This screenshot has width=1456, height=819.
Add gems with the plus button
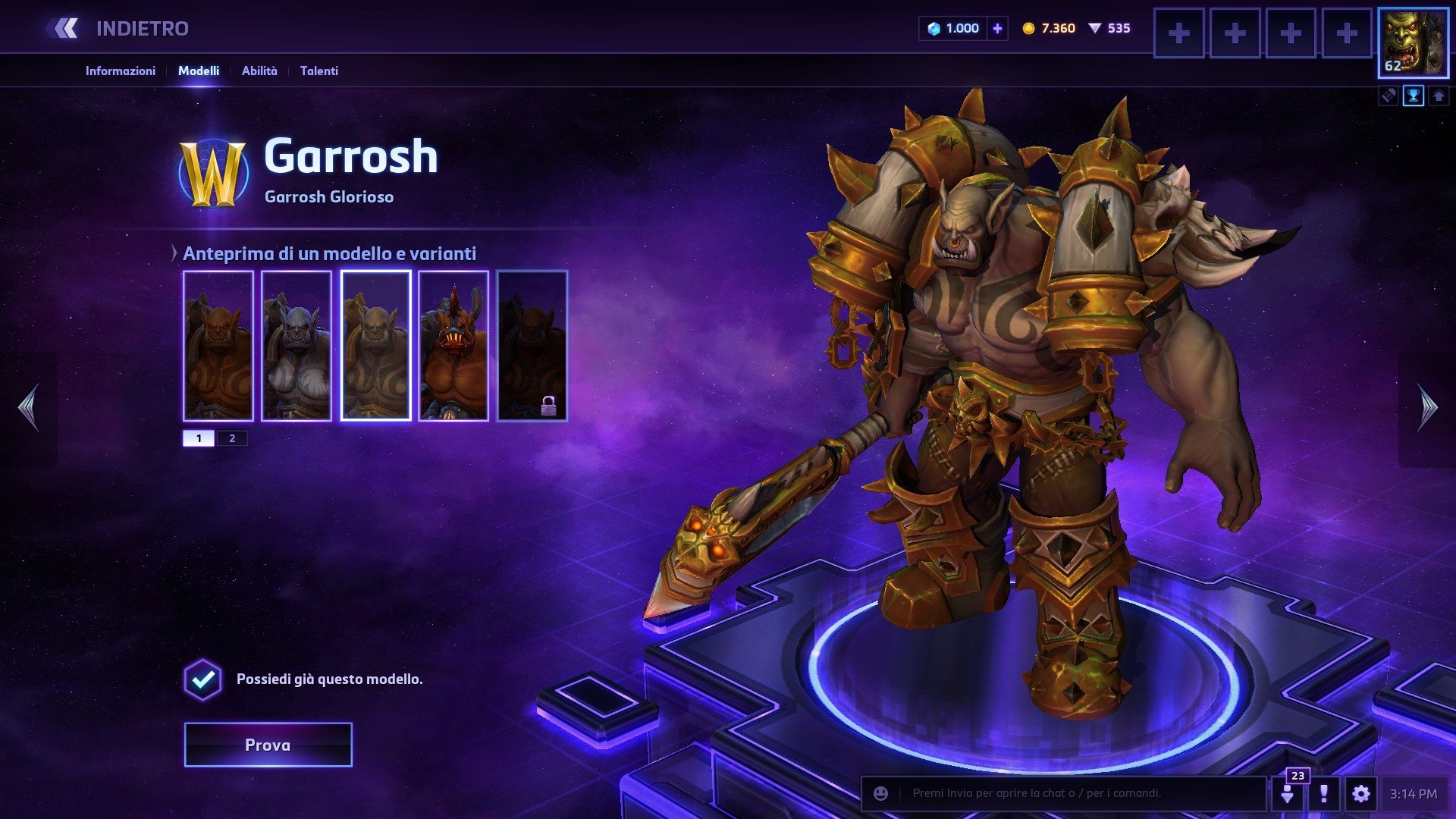[x=997, y=29]
